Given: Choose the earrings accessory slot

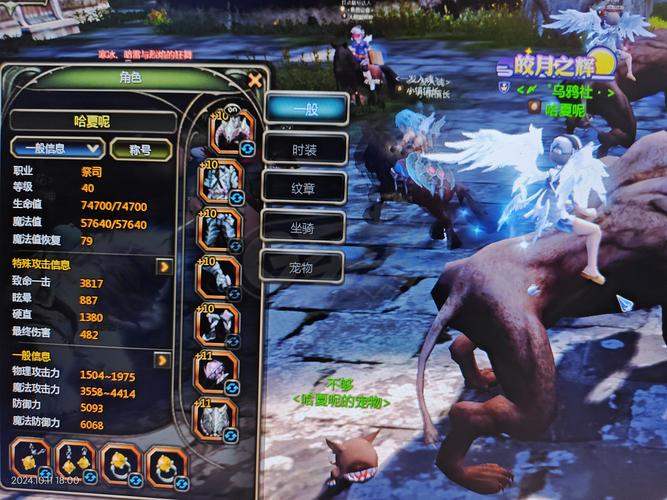Looking at the screenshot, I should point(73,463).
